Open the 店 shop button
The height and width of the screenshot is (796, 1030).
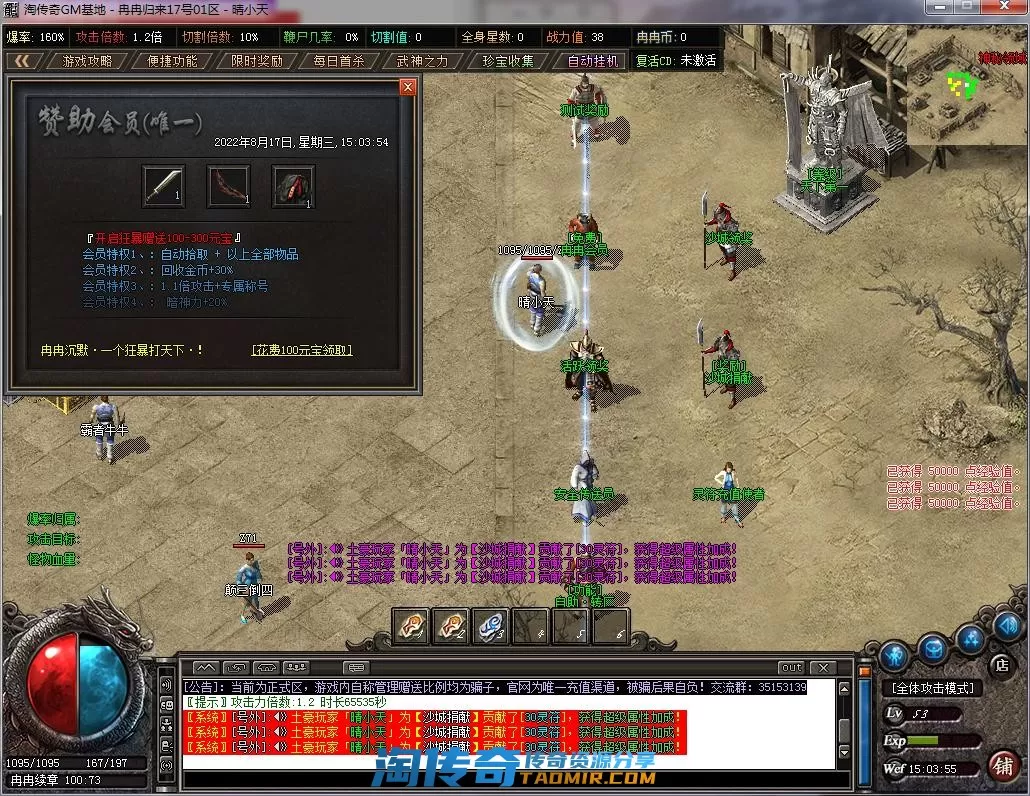point(999,664)
